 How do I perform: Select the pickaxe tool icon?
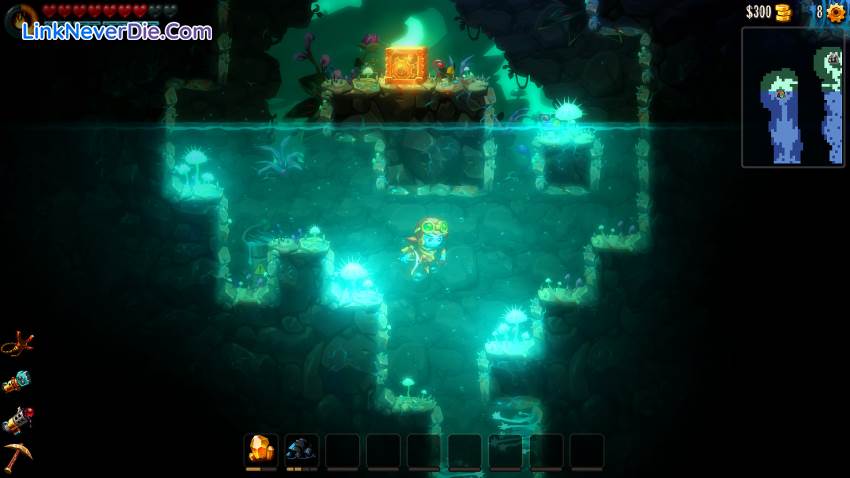pos(17,456)
